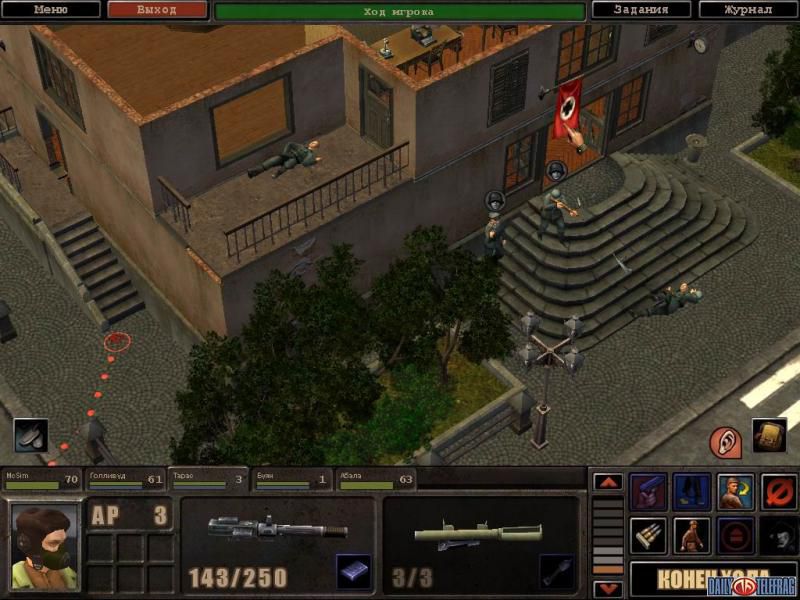Select the machine gun weapon slot
800x600 pixels.
[277, 529]
